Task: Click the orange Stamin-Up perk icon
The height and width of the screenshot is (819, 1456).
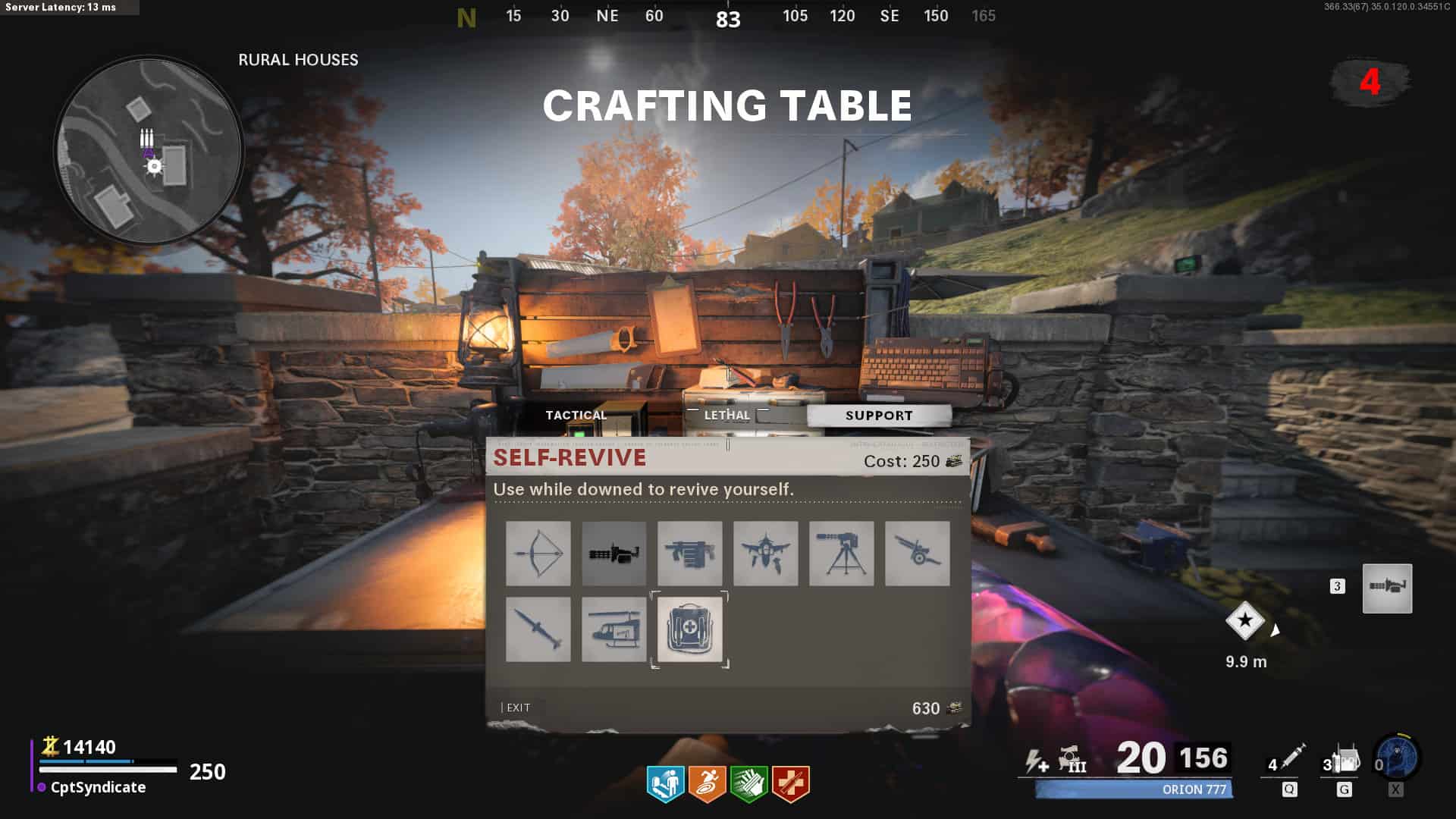Action: pos(707,783)
